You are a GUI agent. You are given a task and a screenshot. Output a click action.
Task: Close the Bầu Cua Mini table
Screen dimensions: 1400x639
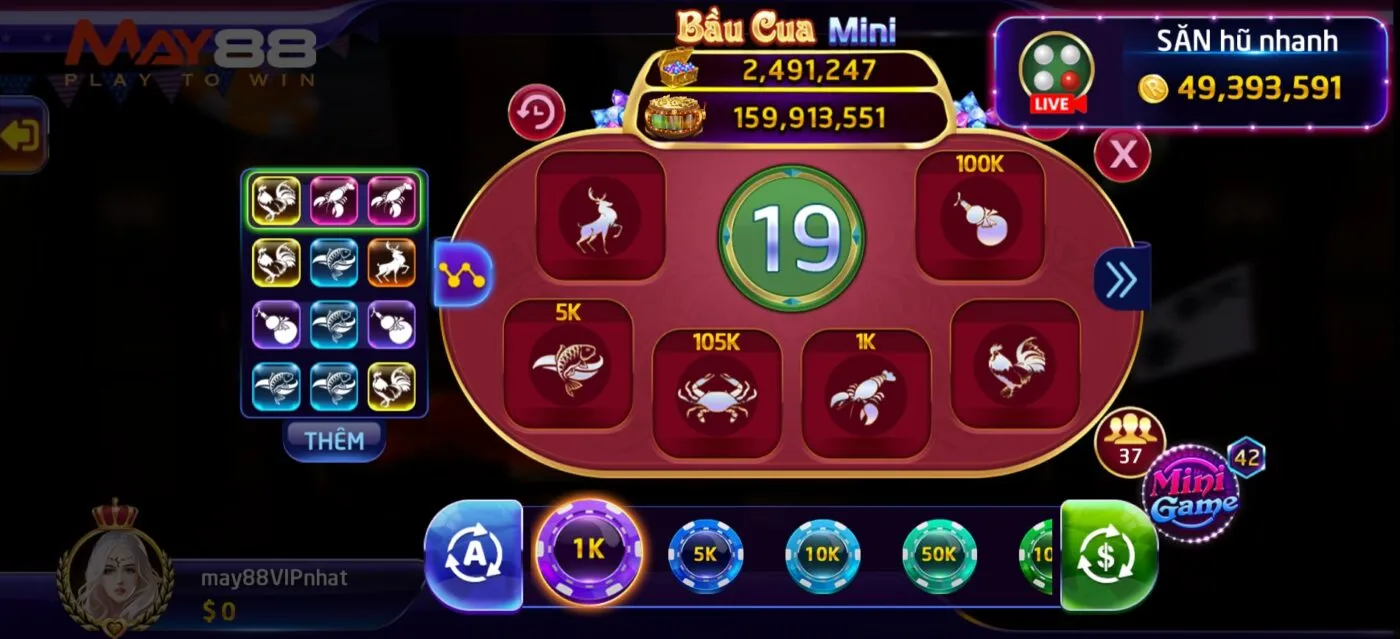pos(1122,154)
